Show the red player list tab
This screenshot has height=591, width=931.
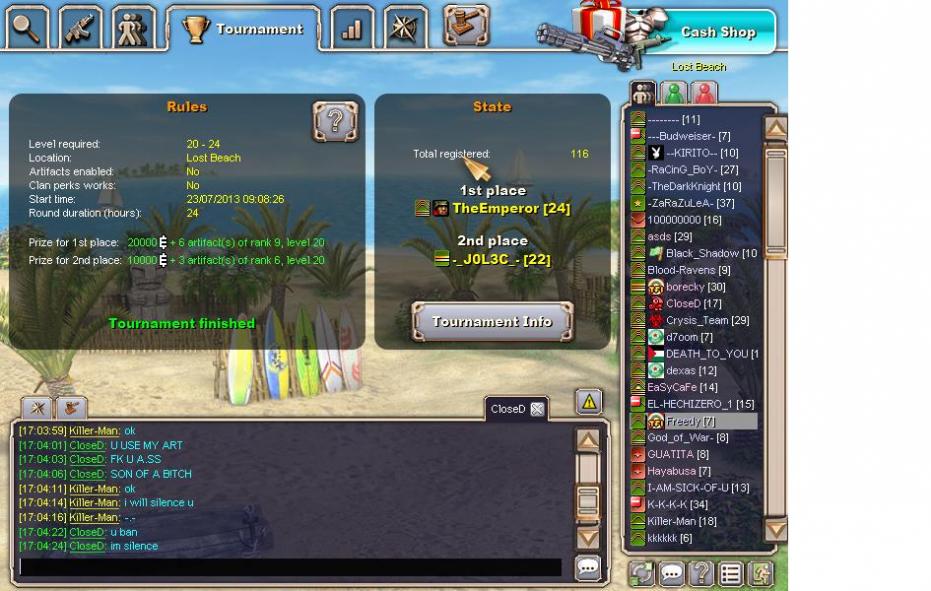point(704,93)
